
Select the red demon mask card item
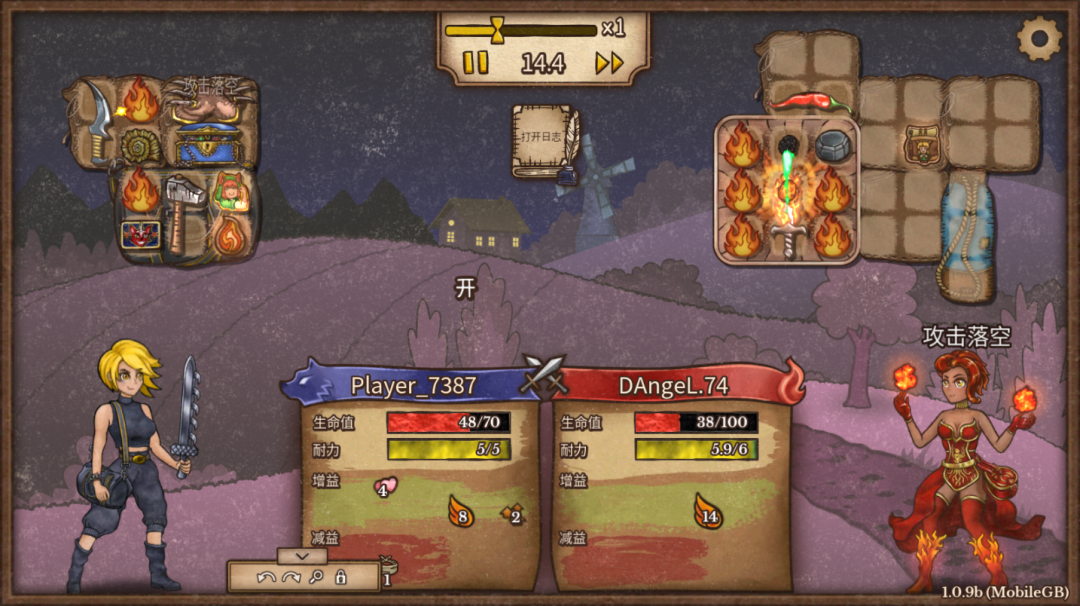click(137, 235)
